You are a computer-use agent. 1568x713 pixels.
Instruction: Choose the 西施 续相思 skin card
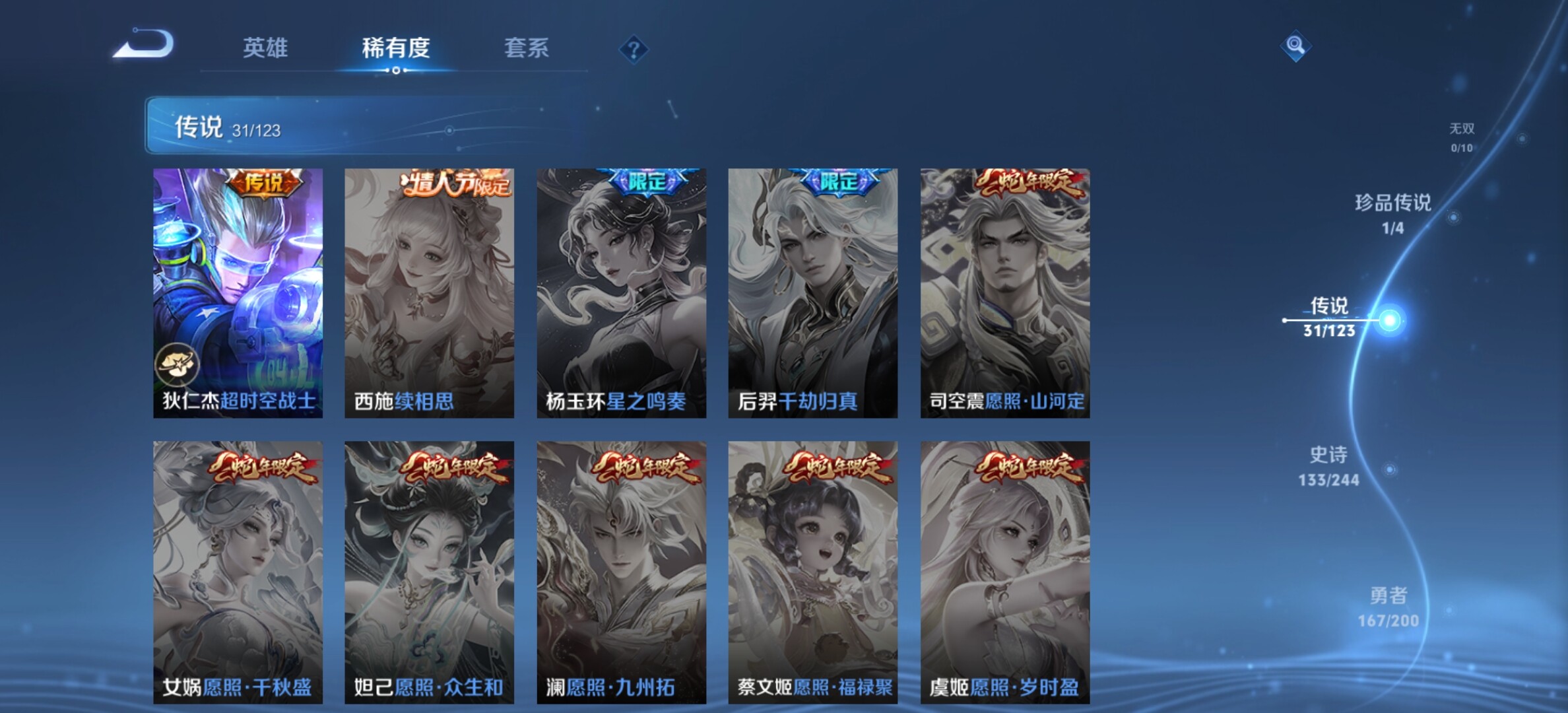(x=429, y=292)
